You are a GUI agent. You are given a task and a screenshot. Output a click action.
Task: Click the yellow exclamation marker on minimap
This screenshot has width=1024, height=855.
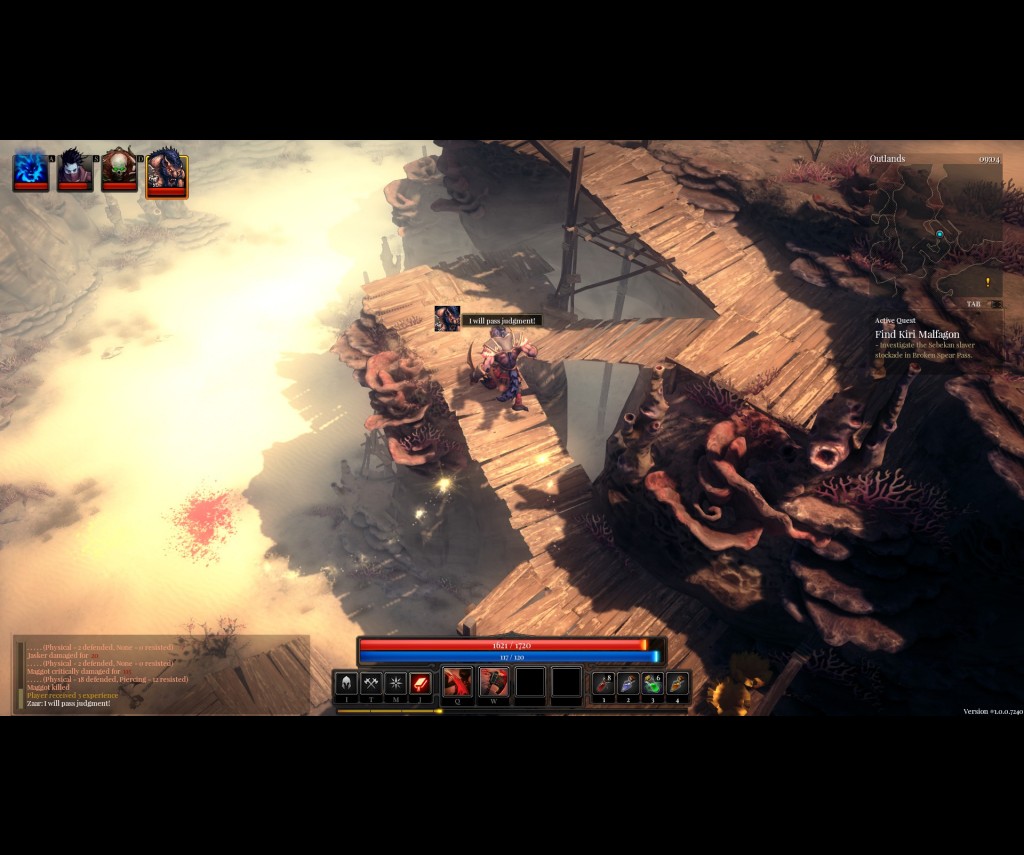click(988, 282)
